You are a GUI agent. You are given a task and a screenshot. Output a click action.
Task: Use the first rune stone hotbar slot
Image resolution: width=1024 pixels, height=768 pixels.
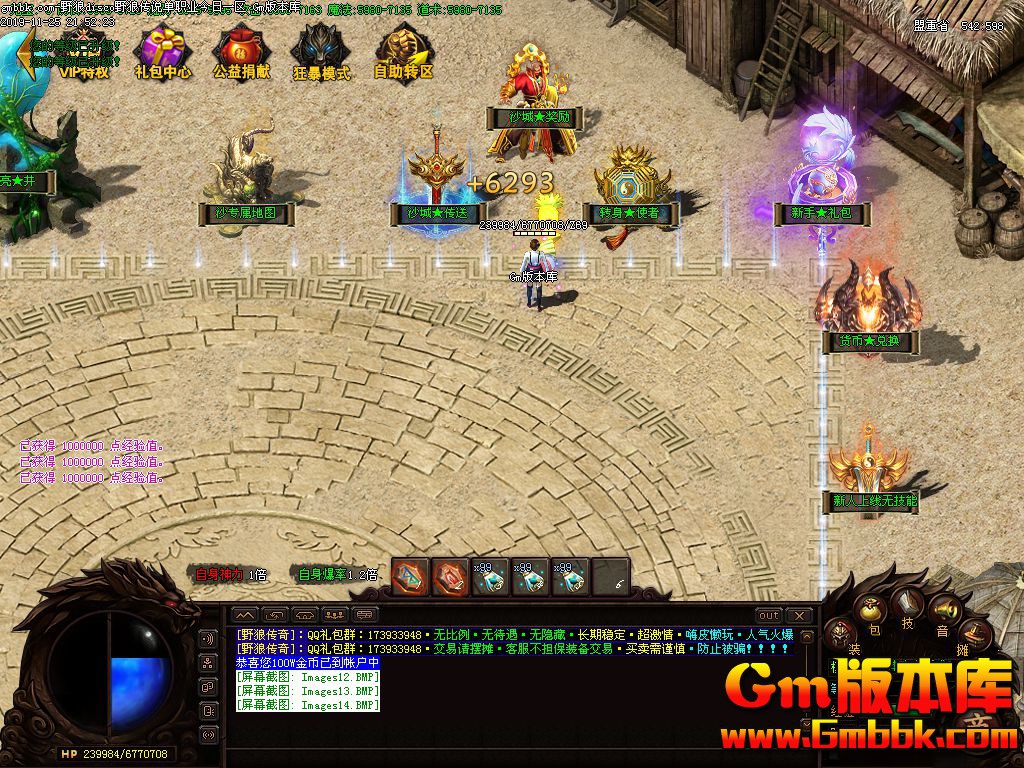point(410,577)
